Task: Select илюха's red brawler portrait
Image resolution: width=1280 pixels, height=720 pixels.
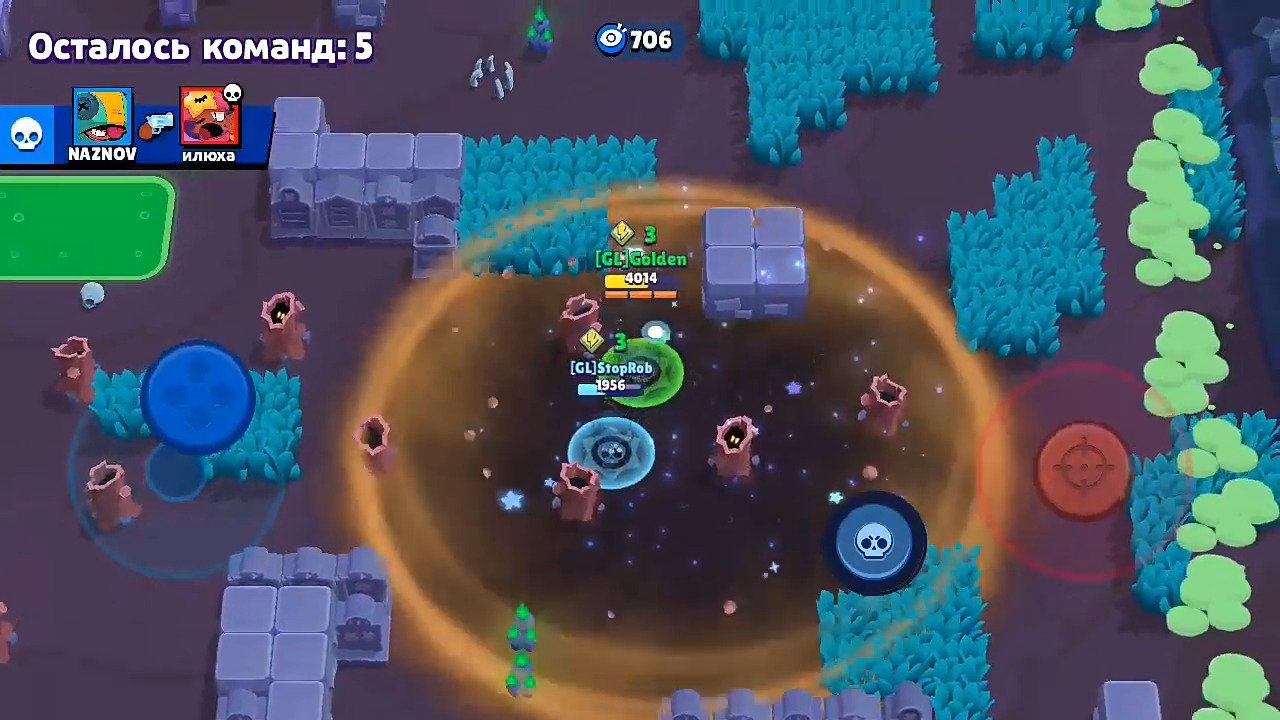Action: 208,113
